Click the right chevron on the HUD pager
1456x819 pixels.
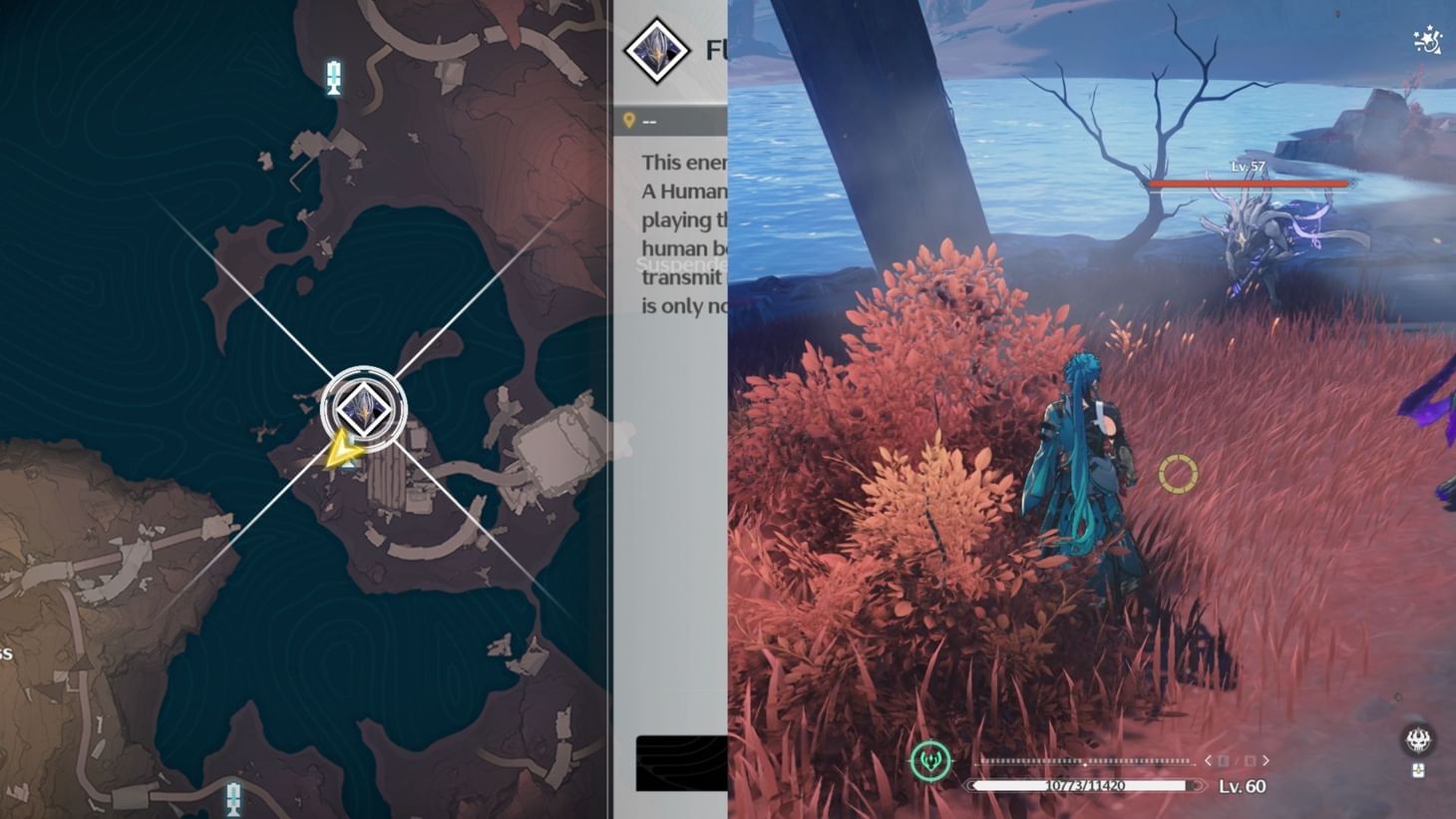pos(1265,760)
